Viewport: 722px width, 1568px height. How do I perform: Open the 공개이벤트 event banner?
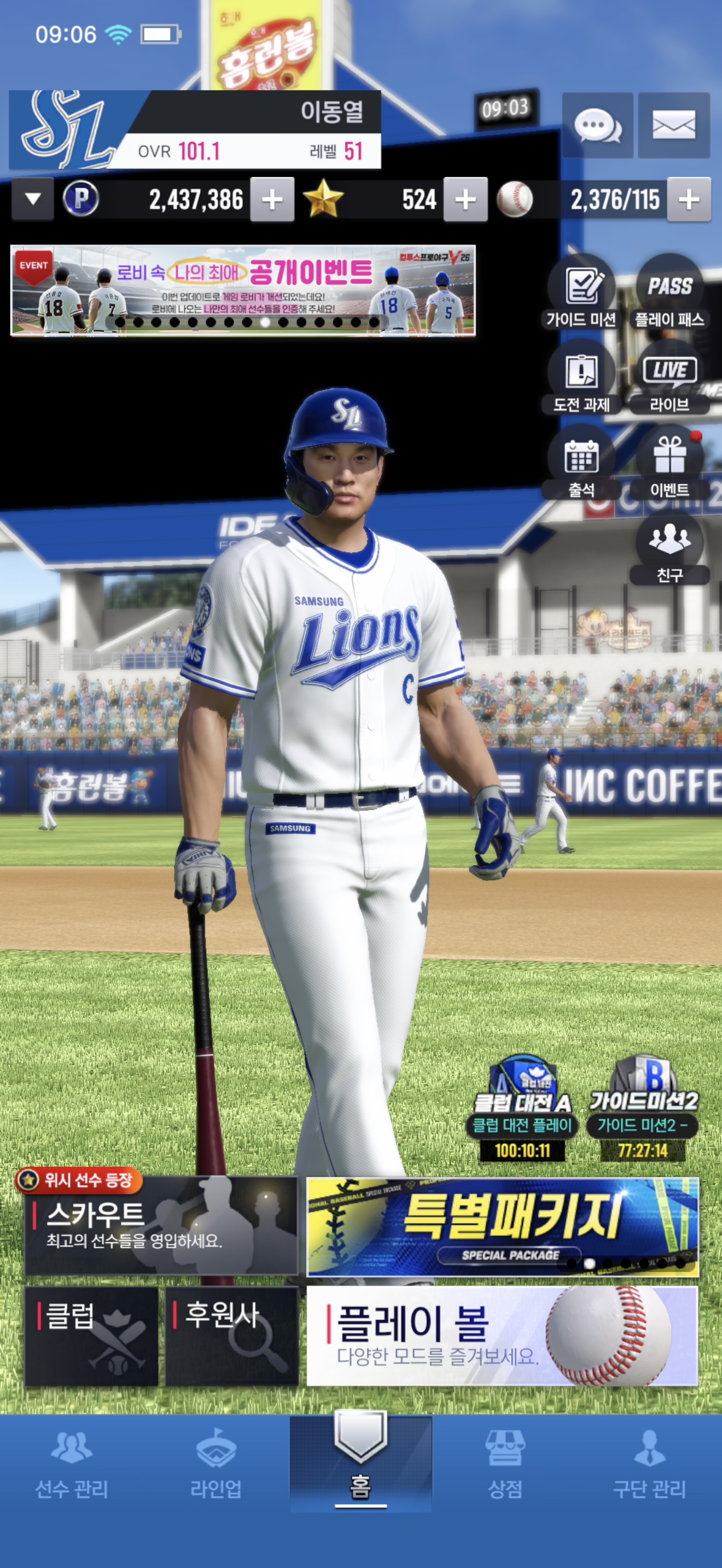(243, 290)
